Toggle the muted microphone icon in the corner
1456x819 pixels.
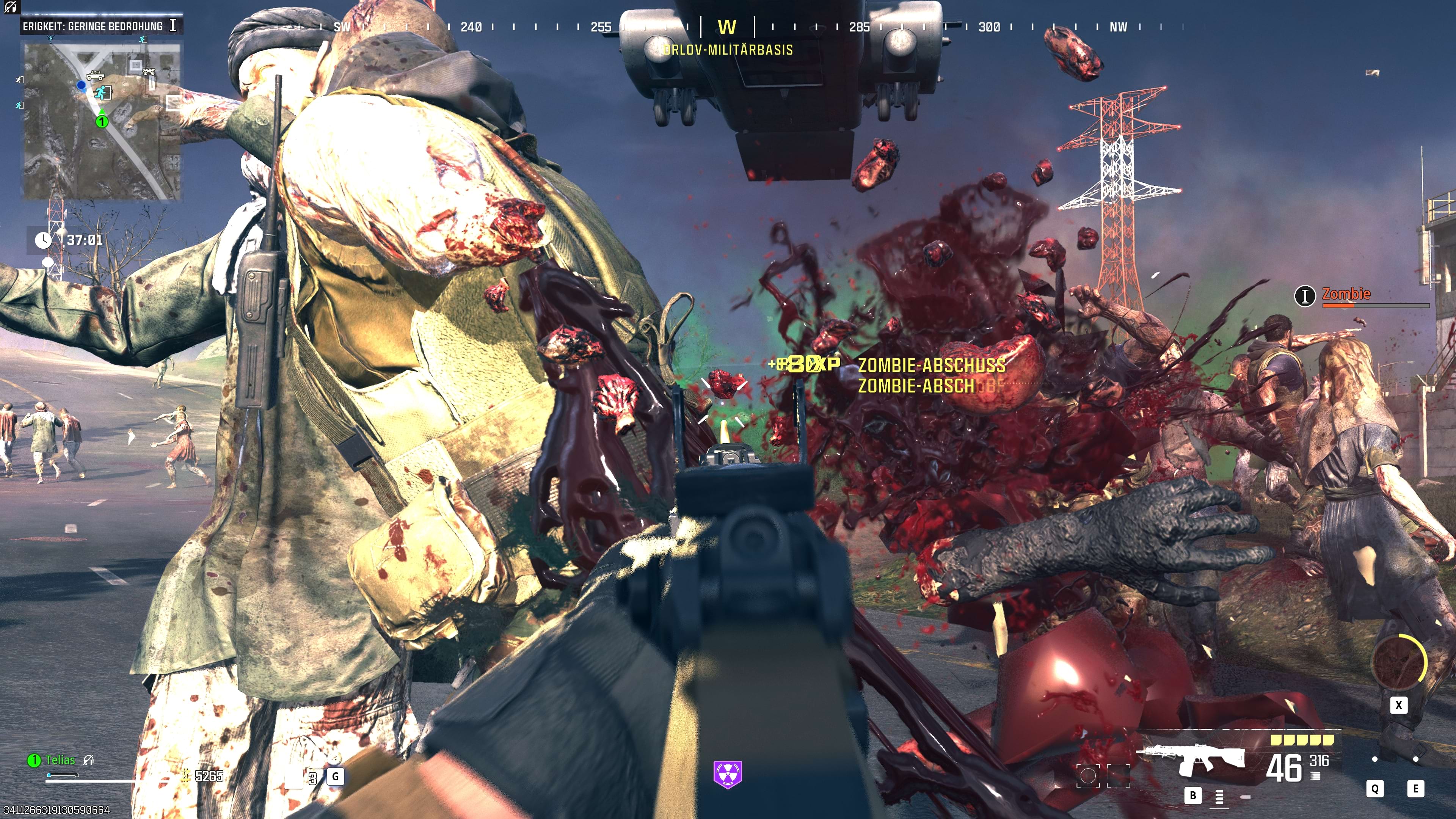[x=11, y=7]
